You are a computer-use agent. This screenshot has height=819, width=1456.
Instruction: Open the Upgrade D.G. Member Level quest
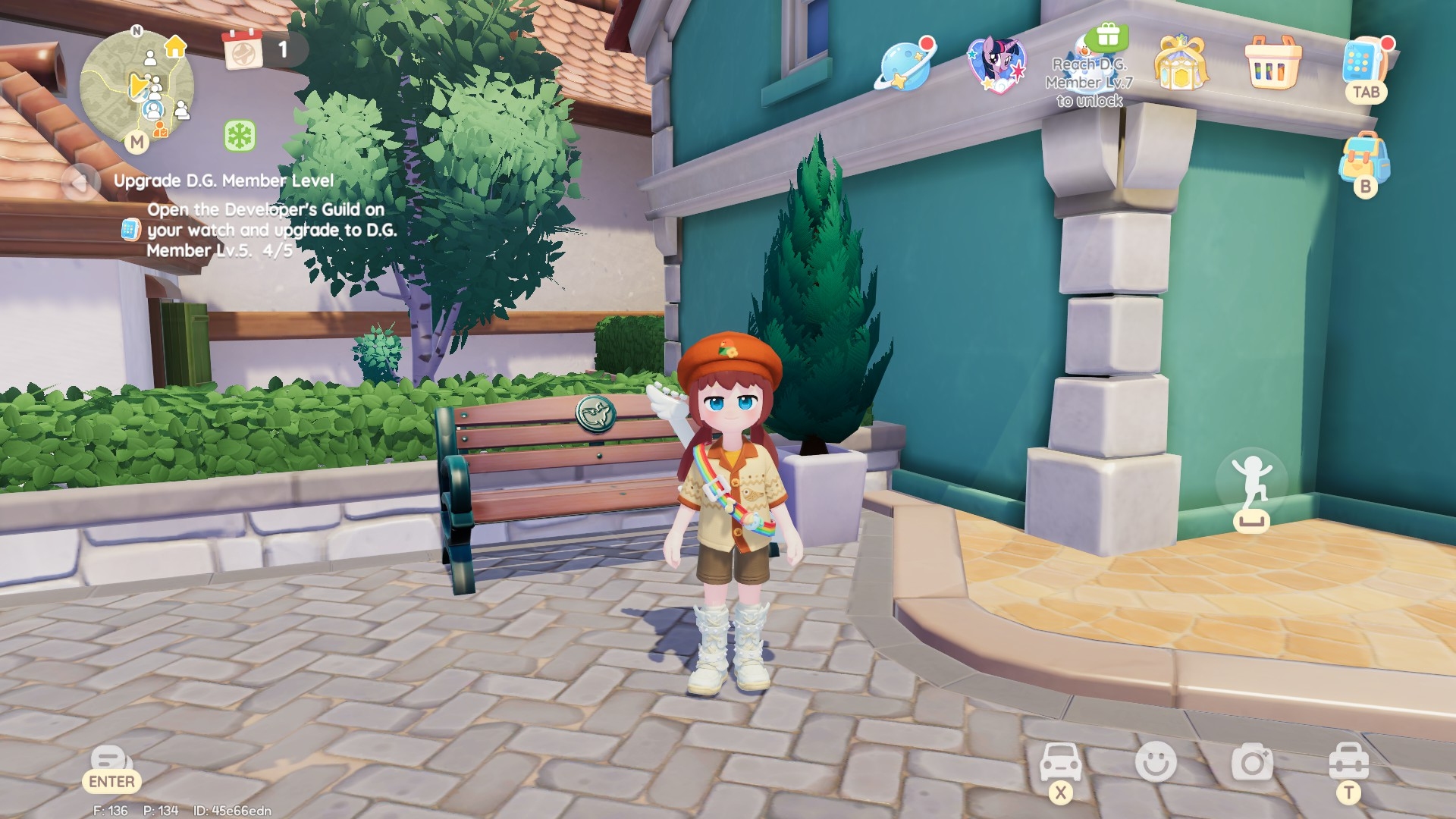point(224,180)
